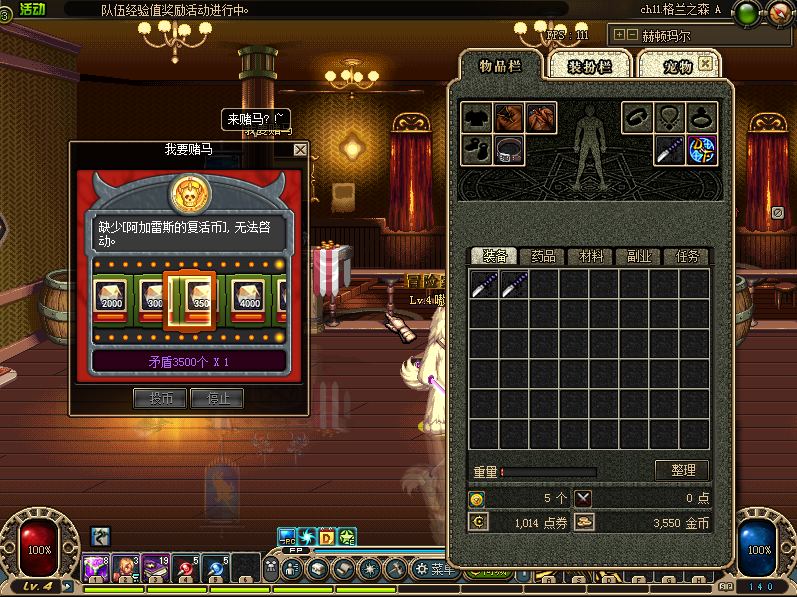This screenshot has height=597, width=797.
Task: Sort inventory with the 整理 button
Action: [x=682, y=470]
